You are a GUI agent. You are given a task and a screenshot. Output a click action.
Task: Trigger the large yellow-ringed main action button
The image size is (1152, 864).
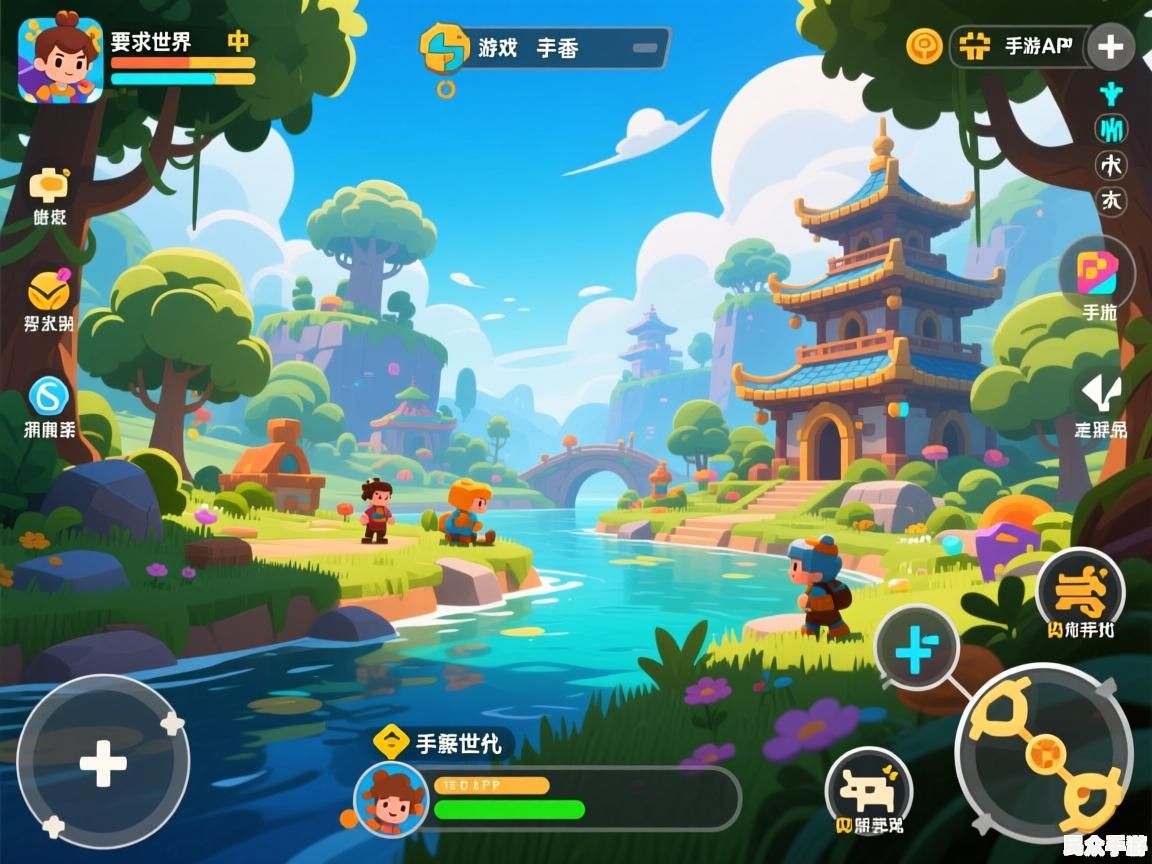[x=1045, y=751]
